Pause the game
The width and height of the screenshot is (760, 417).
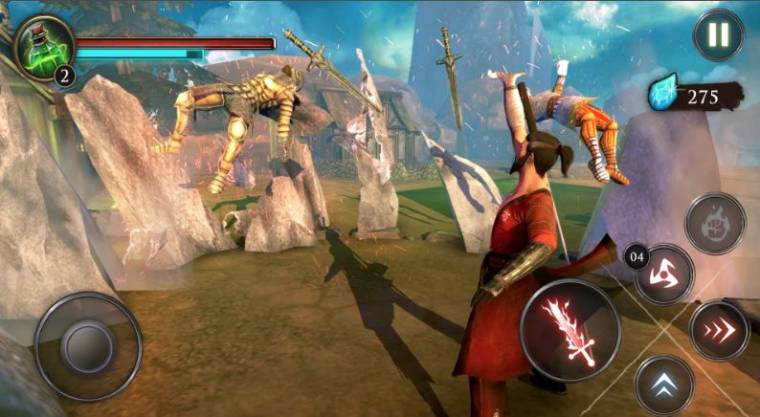(718, 35)
